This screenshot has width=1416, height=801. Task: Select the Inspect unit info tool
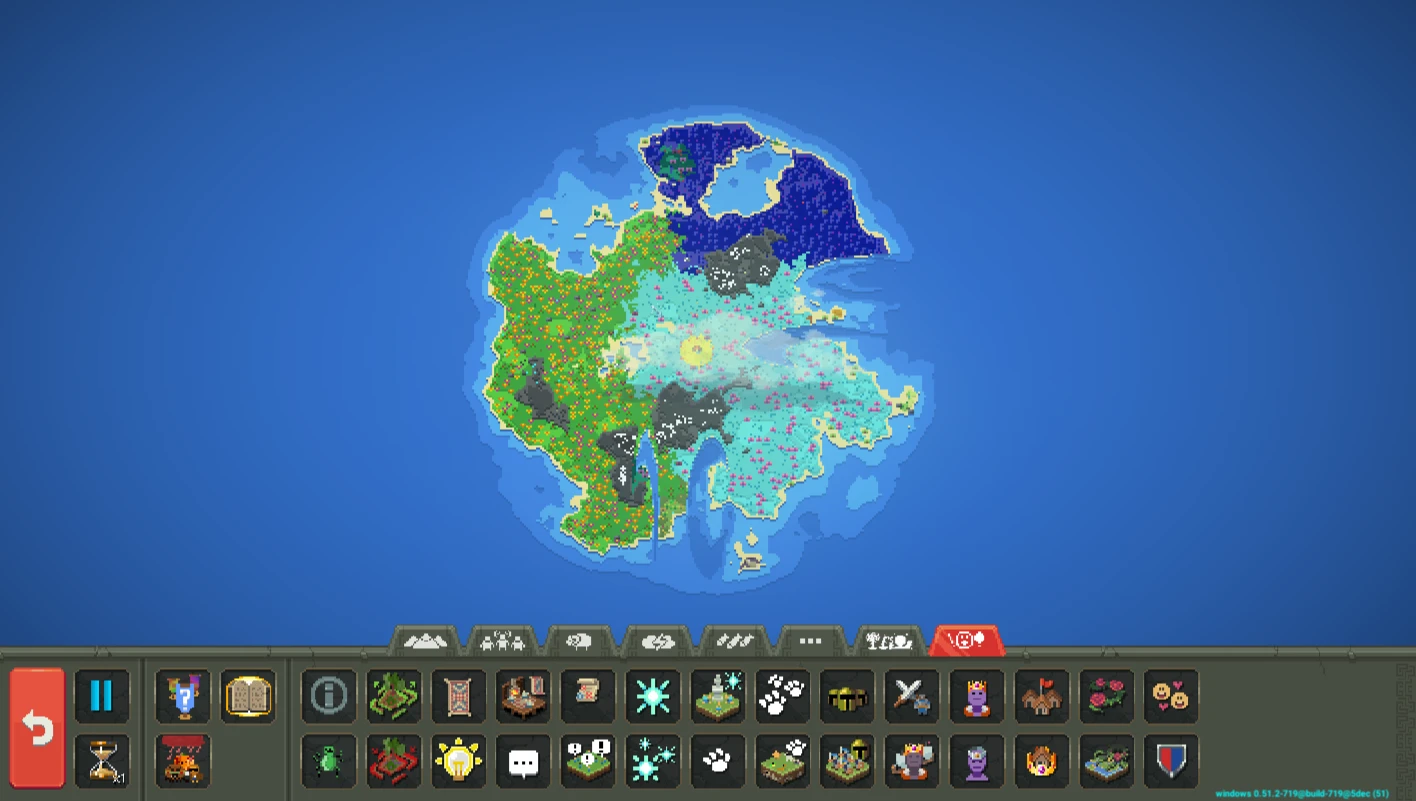pos(328,695)
